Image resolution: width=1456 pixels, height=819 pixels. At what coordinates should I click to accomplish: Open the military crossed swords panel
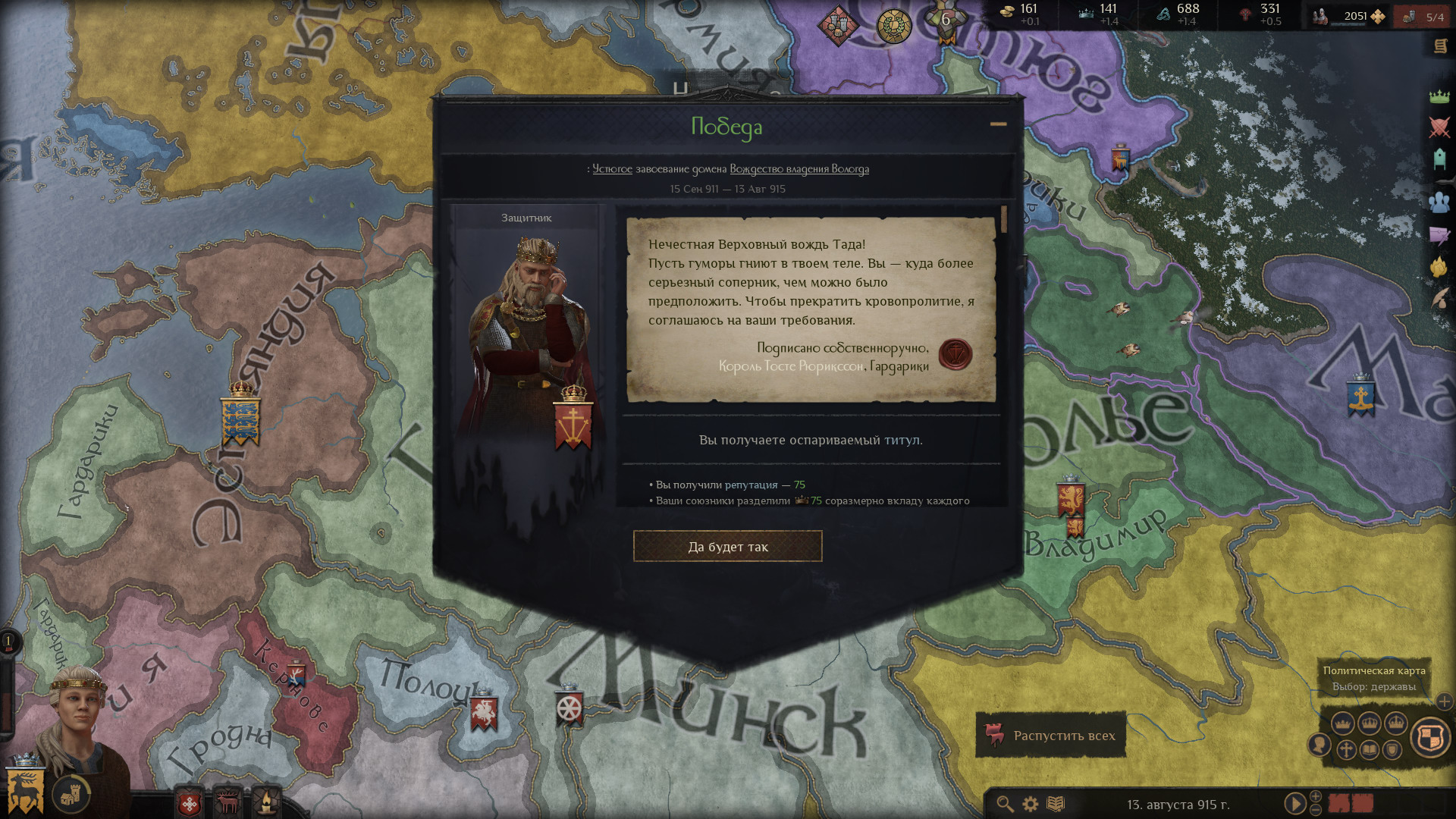pyautogui.click(x=1439, y=127)
